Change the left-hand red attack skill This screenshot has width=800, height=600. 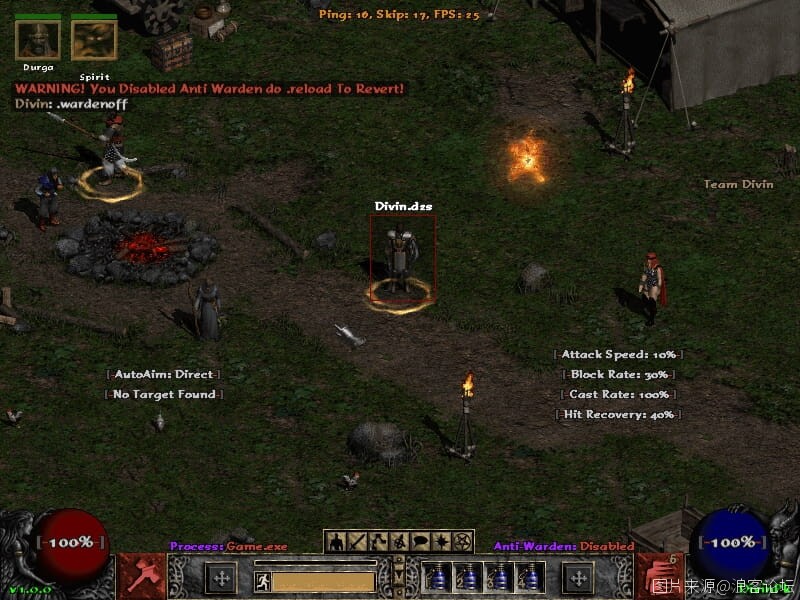click(142, 576)
